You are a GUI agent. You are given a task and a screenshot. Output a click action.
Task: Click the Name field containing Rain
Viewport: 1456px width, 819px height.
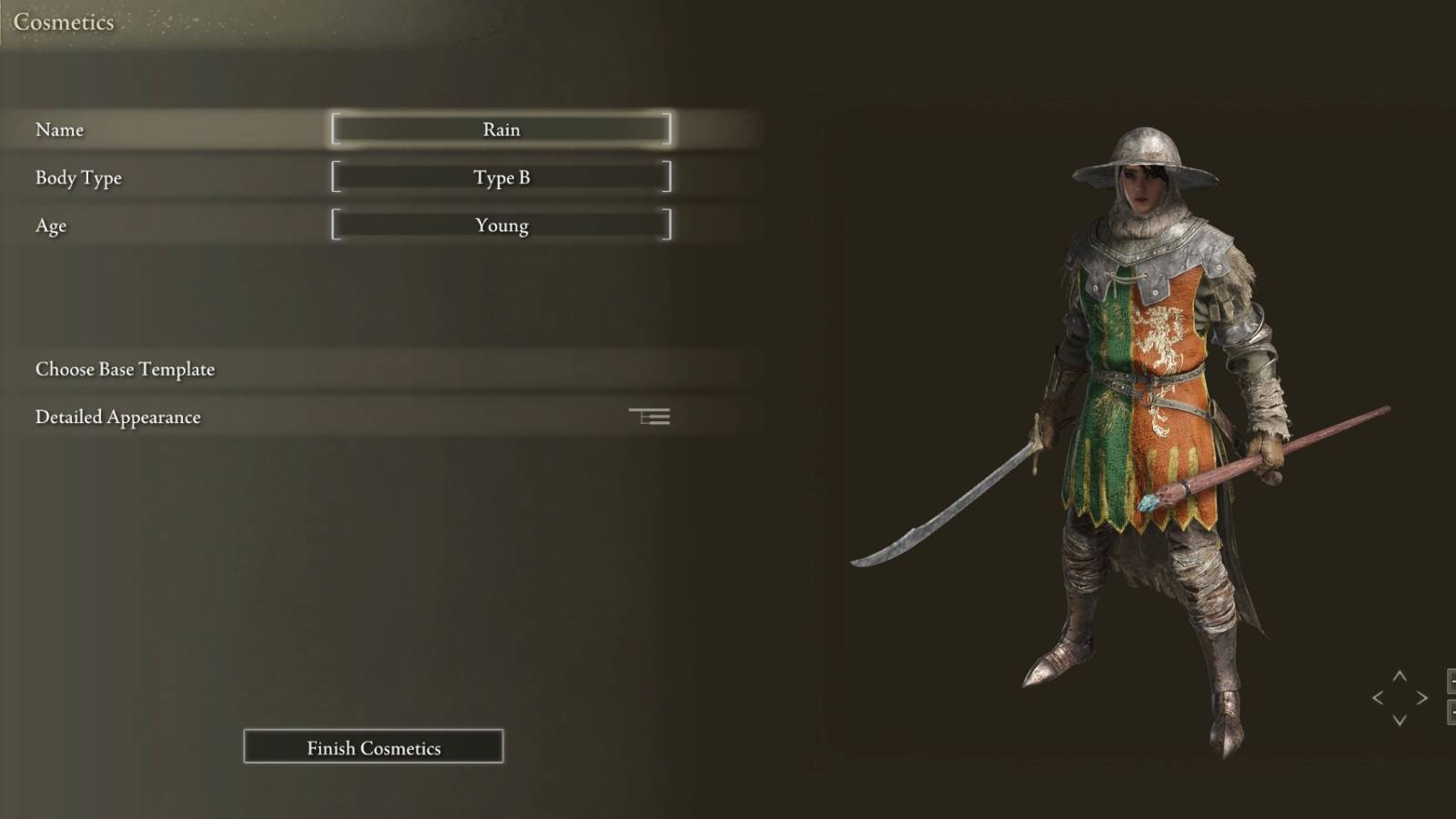[x=501, y=129]
